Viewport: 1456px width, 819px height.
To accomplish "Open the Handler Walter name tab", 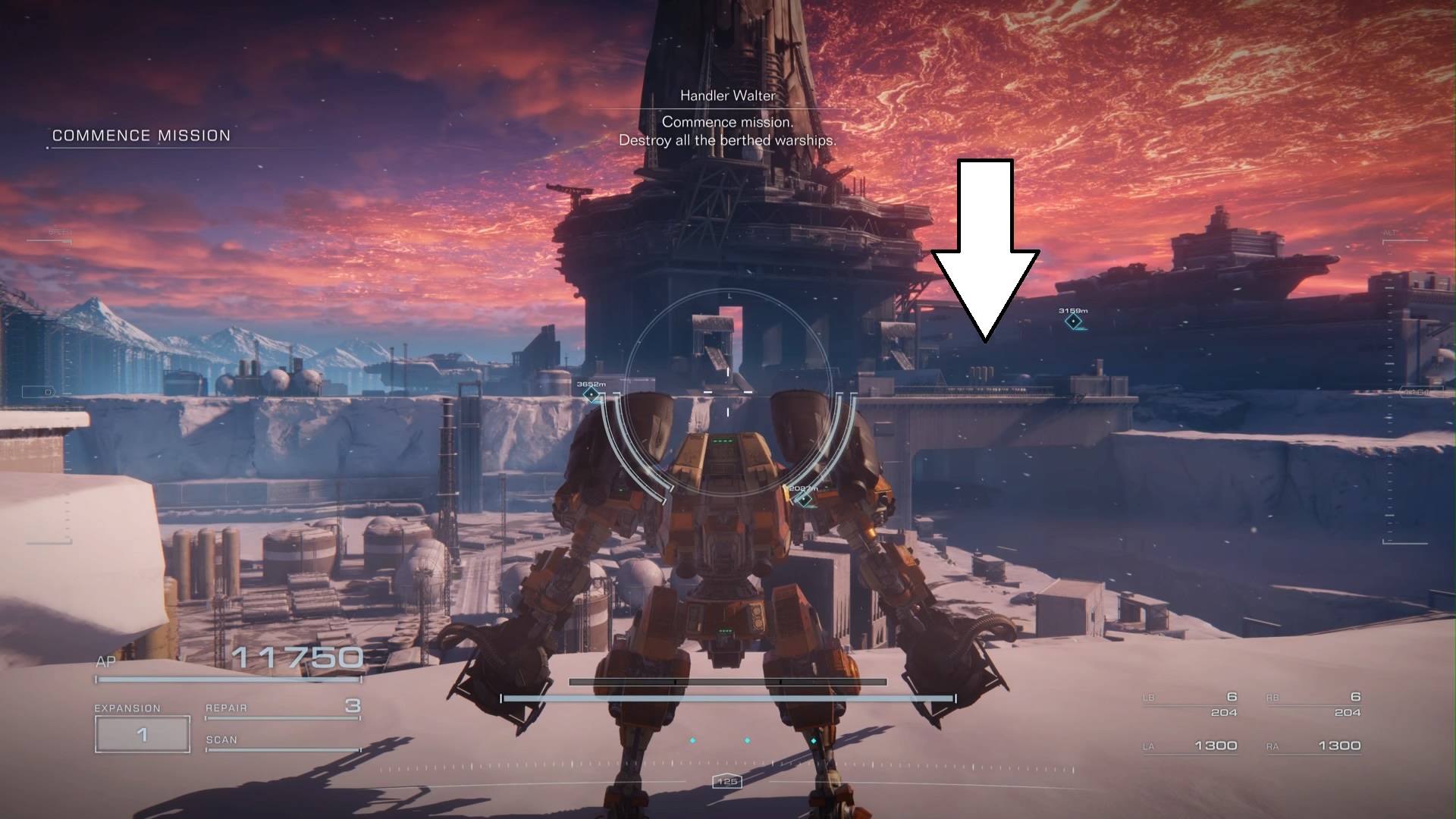I will click(727, 96).
